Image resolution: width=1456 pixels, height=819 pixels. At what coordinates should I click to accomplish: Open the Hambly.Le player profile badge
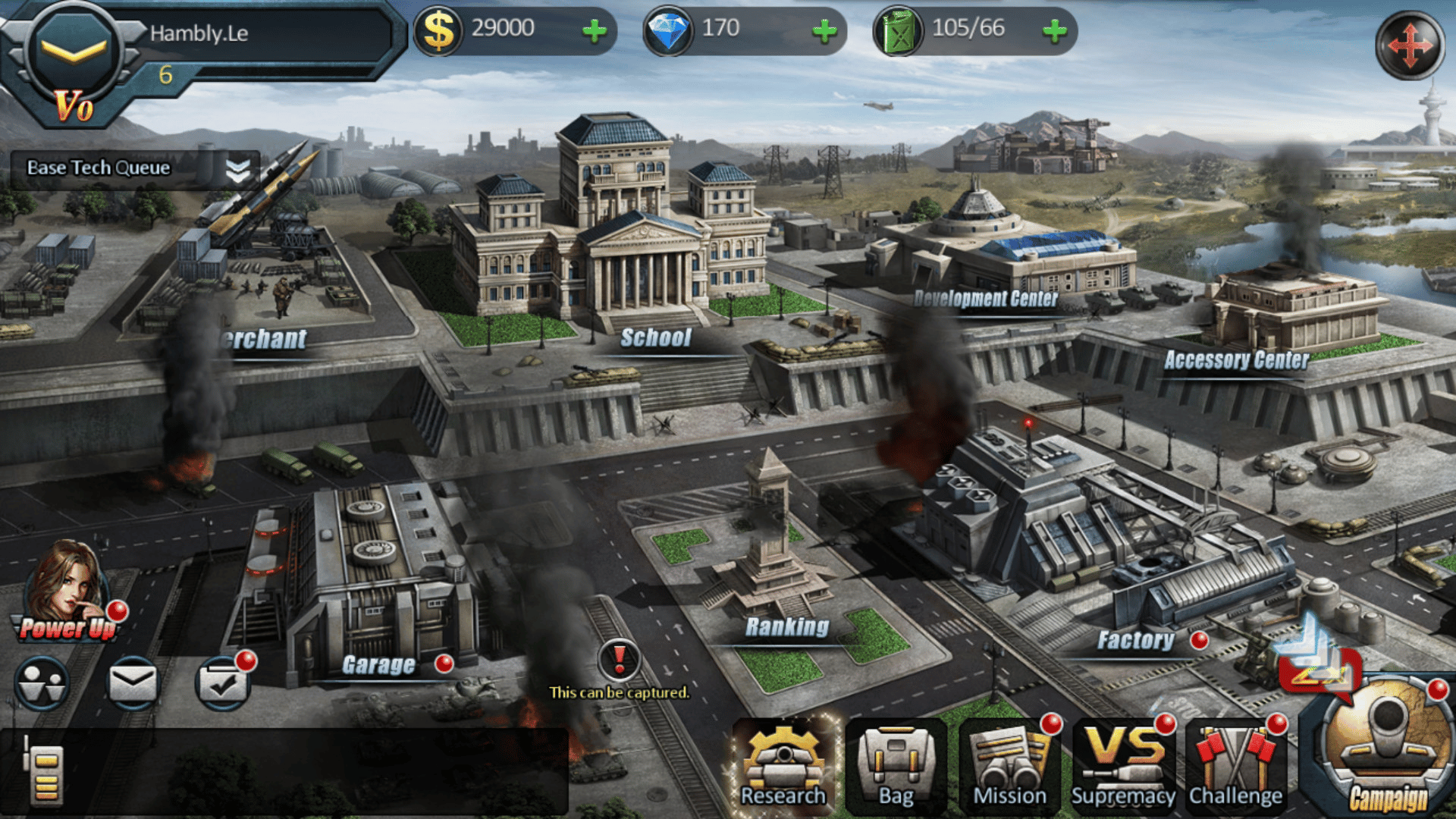point(74,53)
